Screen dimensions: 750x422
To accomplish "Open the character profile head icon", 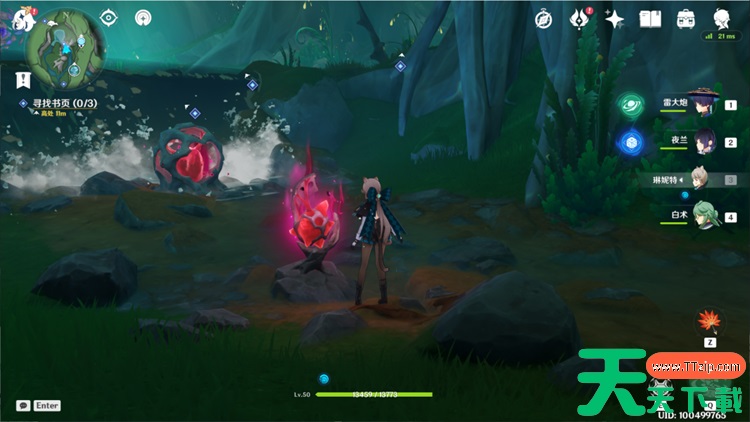I will pos(721,19).
